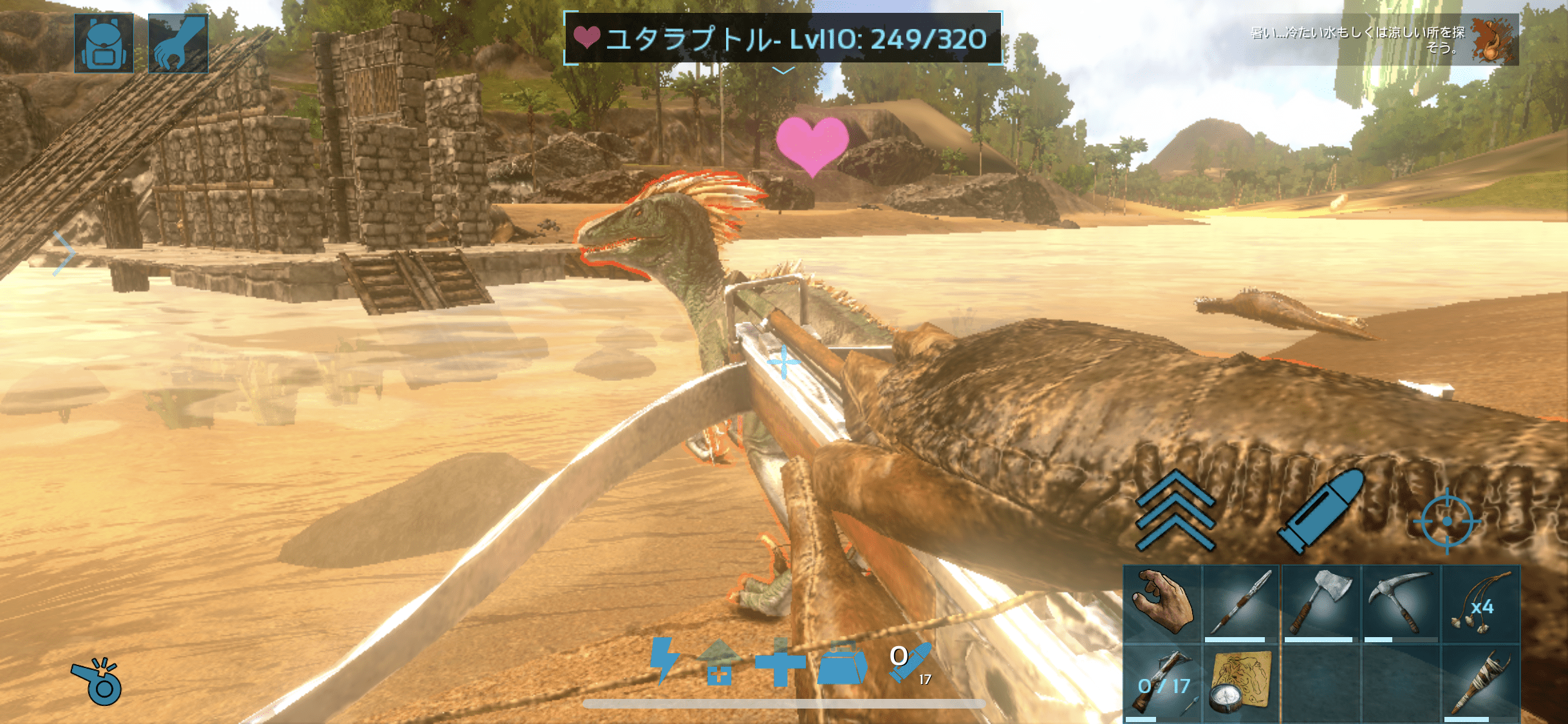Select the bare hand hotbar slot

tap(1162, 604)
